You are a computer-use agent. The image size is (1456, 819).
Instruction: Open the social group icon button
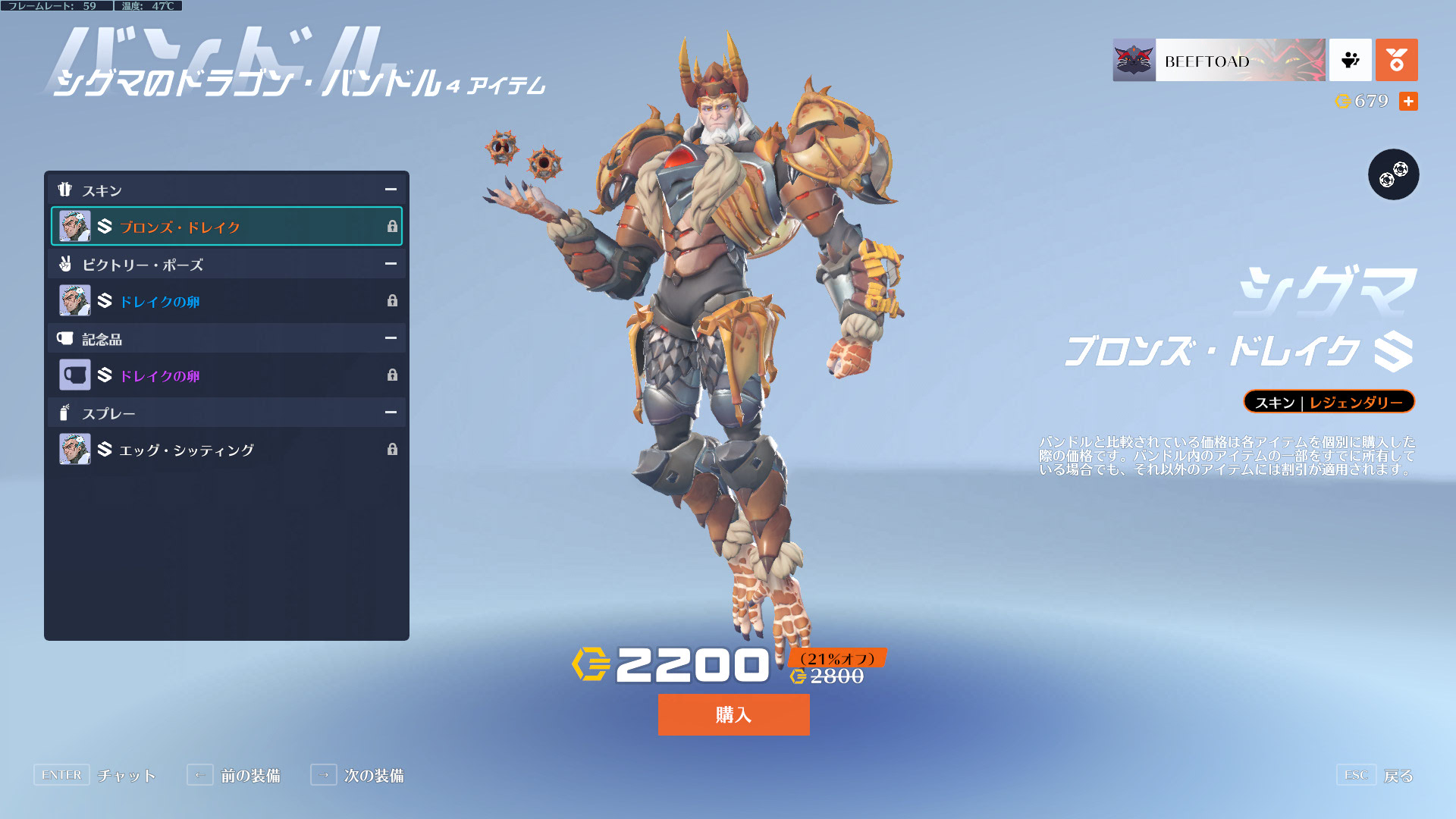[1350, 61]
